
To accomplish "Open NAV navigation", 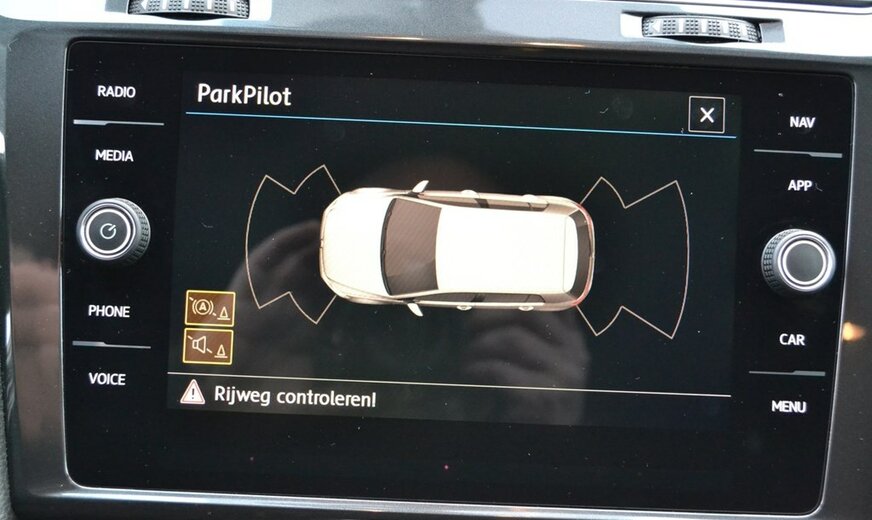I will click(x=802, y=122).
